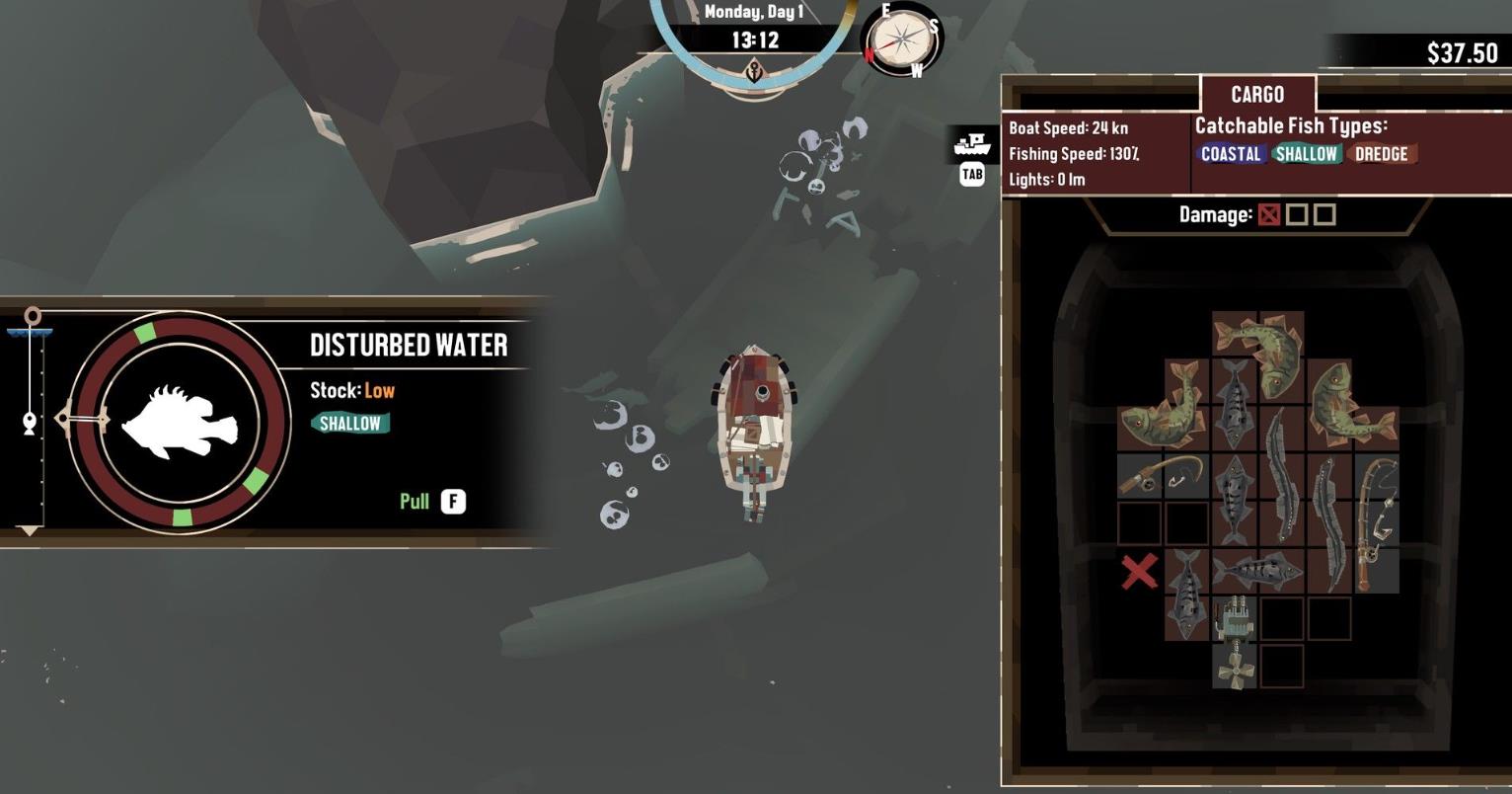The height and width of the screenshot is (794, 1512).
Task: Click the compass on the HUD
Action: click(902, 40)
